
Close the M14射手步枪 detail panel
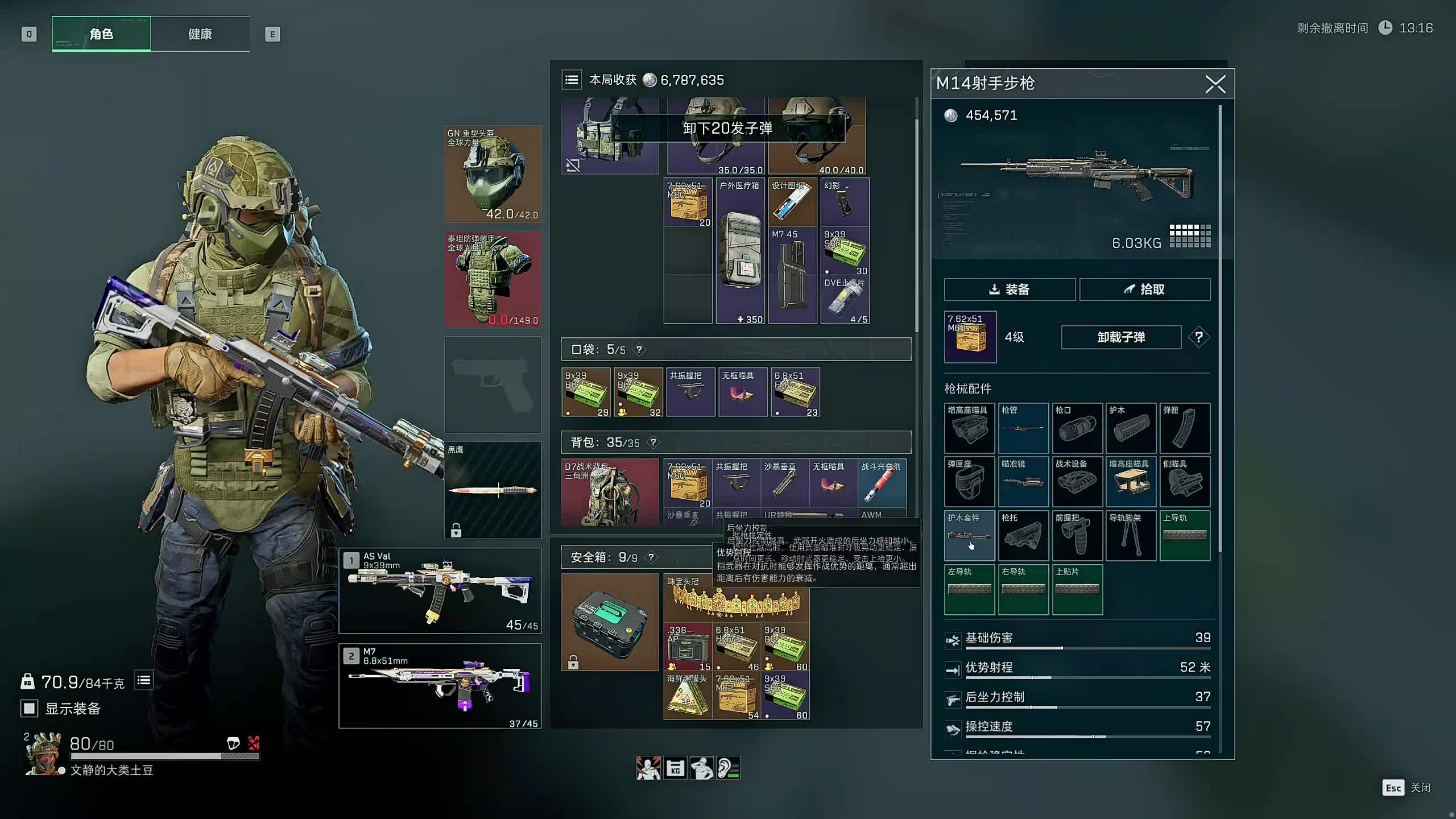pyautogui.click(x=1215, y=85)
